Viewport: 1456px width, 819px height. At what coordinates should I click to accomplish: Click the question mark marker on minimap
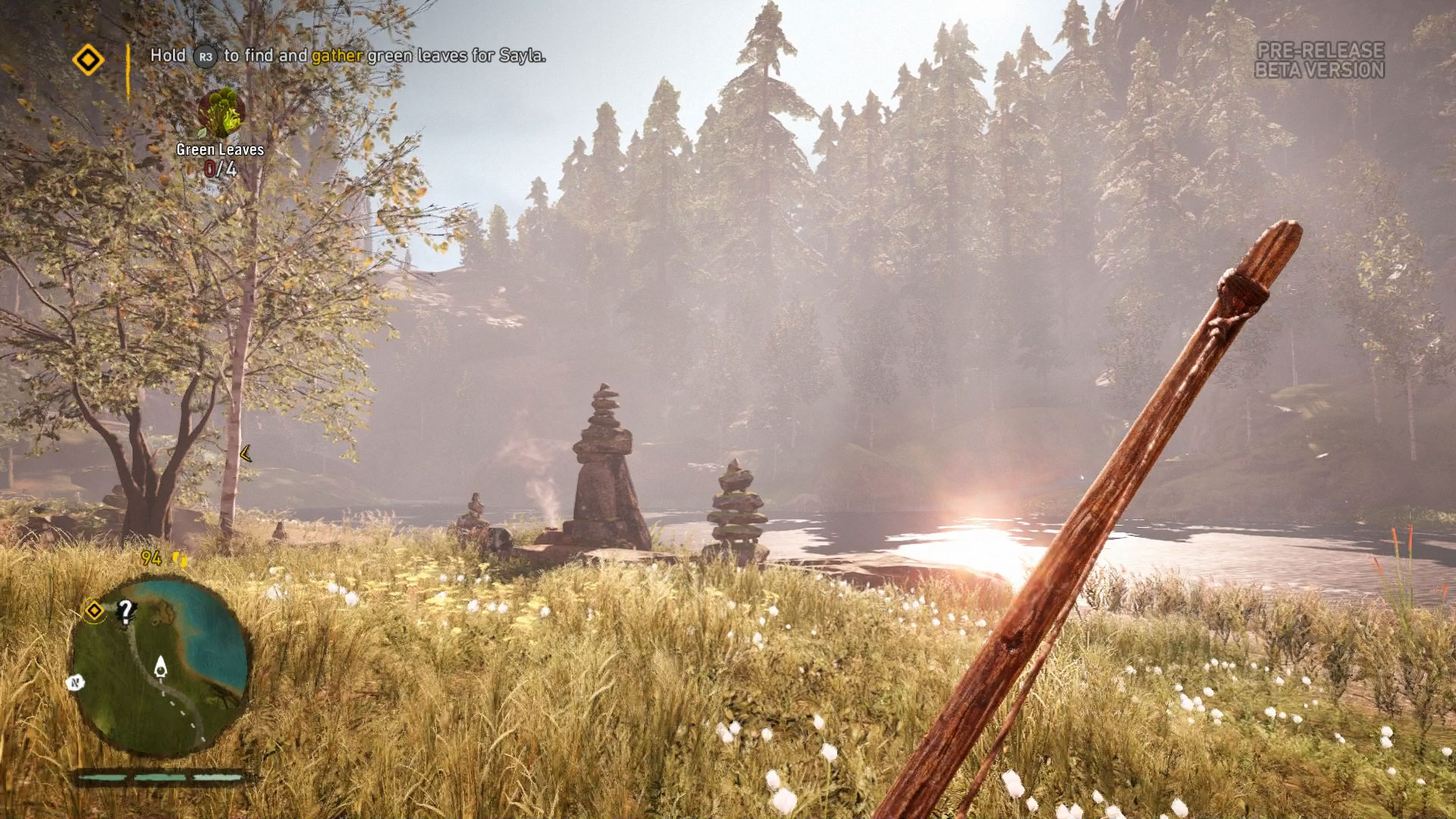[x=126, y=610]
